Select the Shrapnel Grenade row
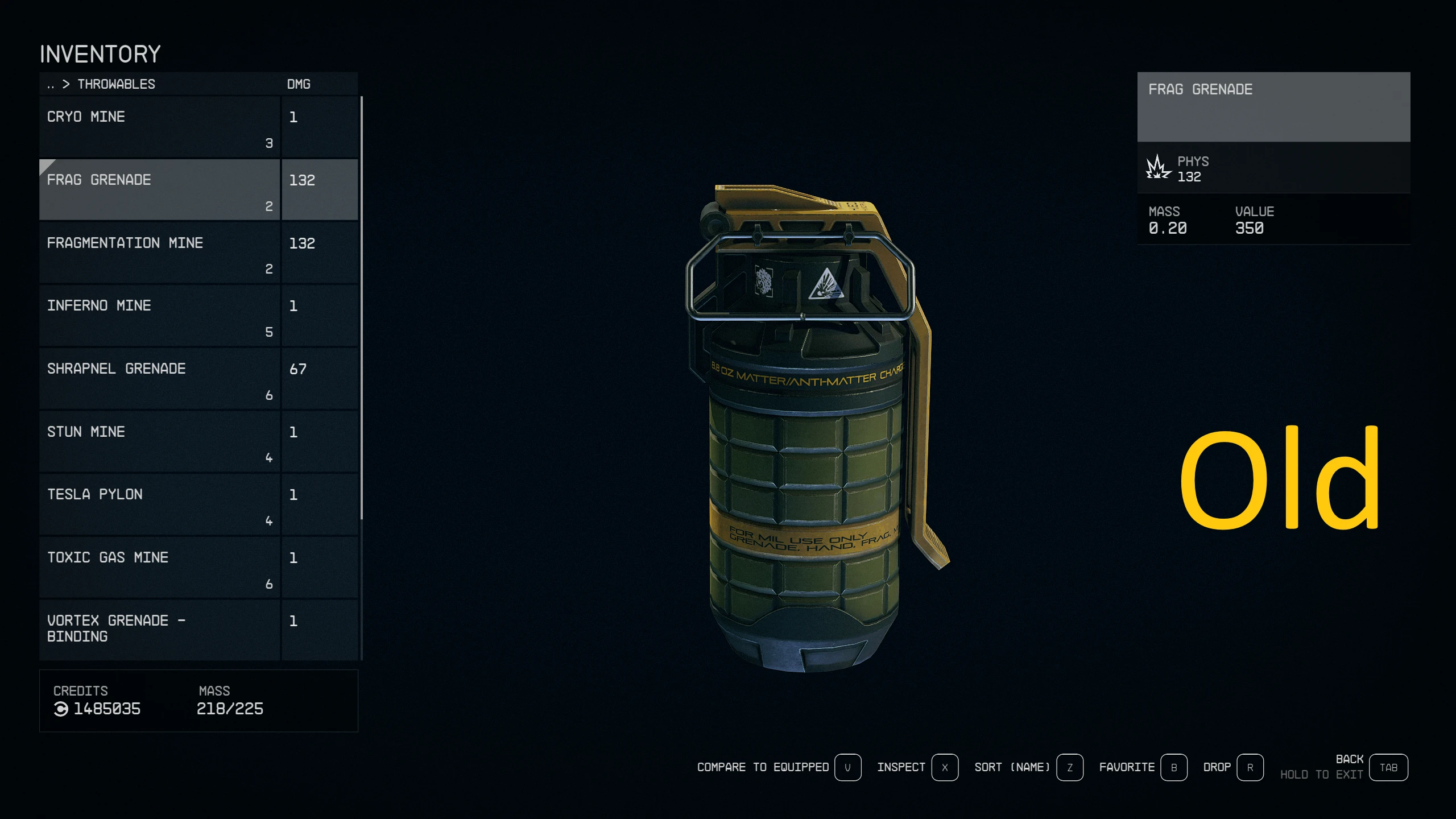Viewport: 1456px width, 819px height. [159, 379]
